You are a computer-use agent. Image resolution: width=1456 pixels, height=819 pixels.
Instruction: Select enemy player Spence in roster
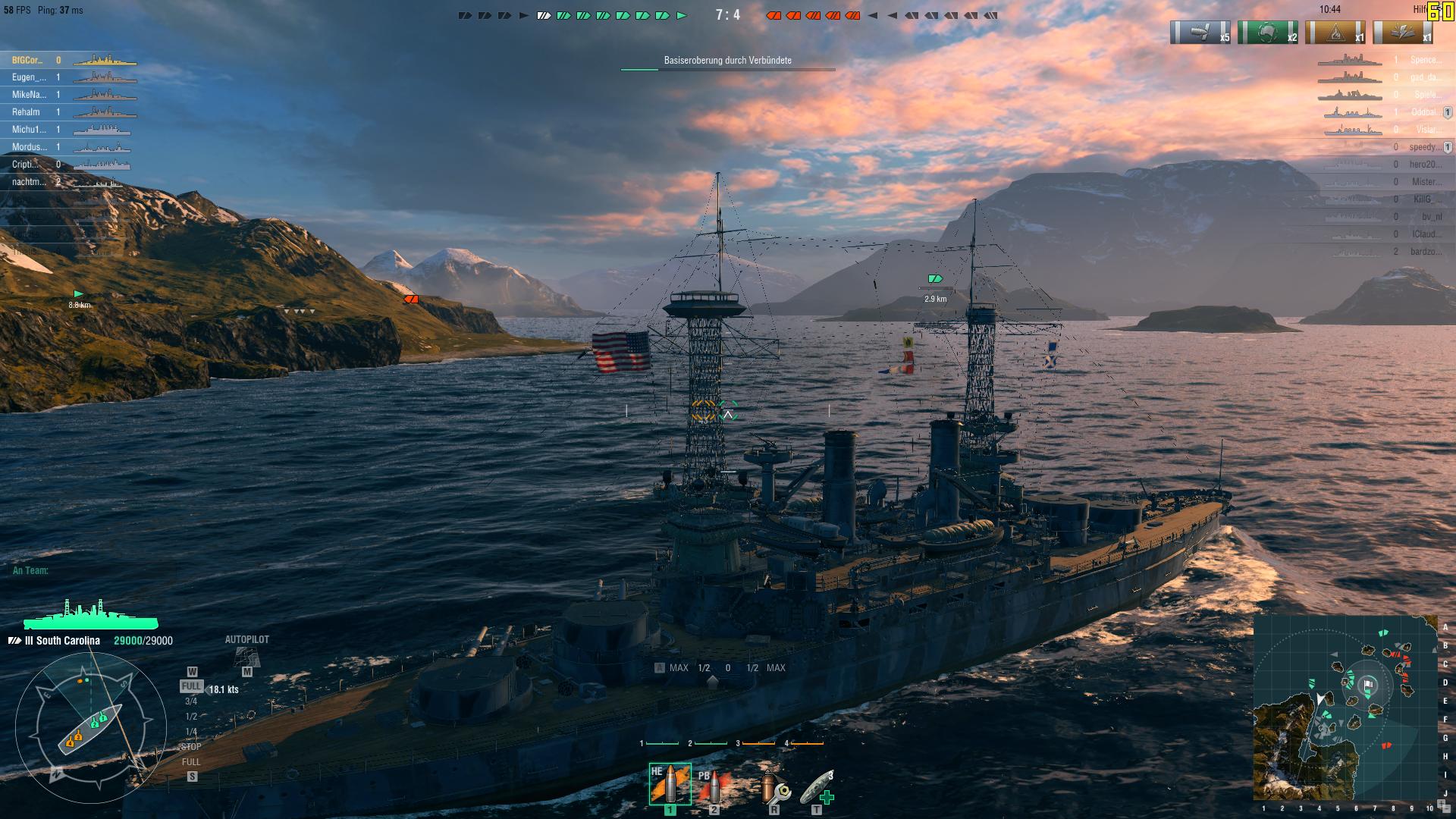1424,60
